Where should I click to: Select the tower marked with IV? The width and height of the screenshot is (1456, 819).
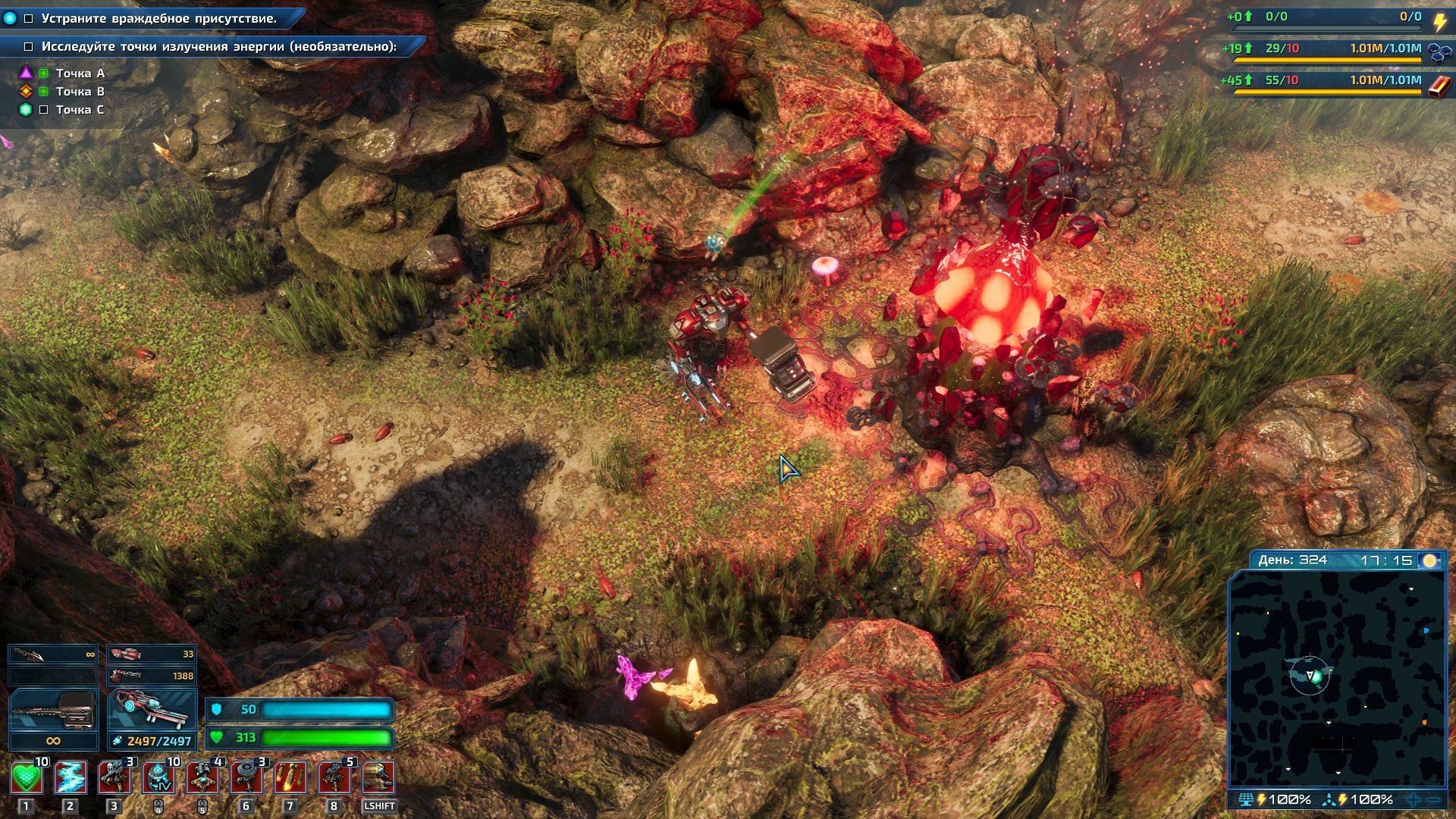[x=158, y=778]
